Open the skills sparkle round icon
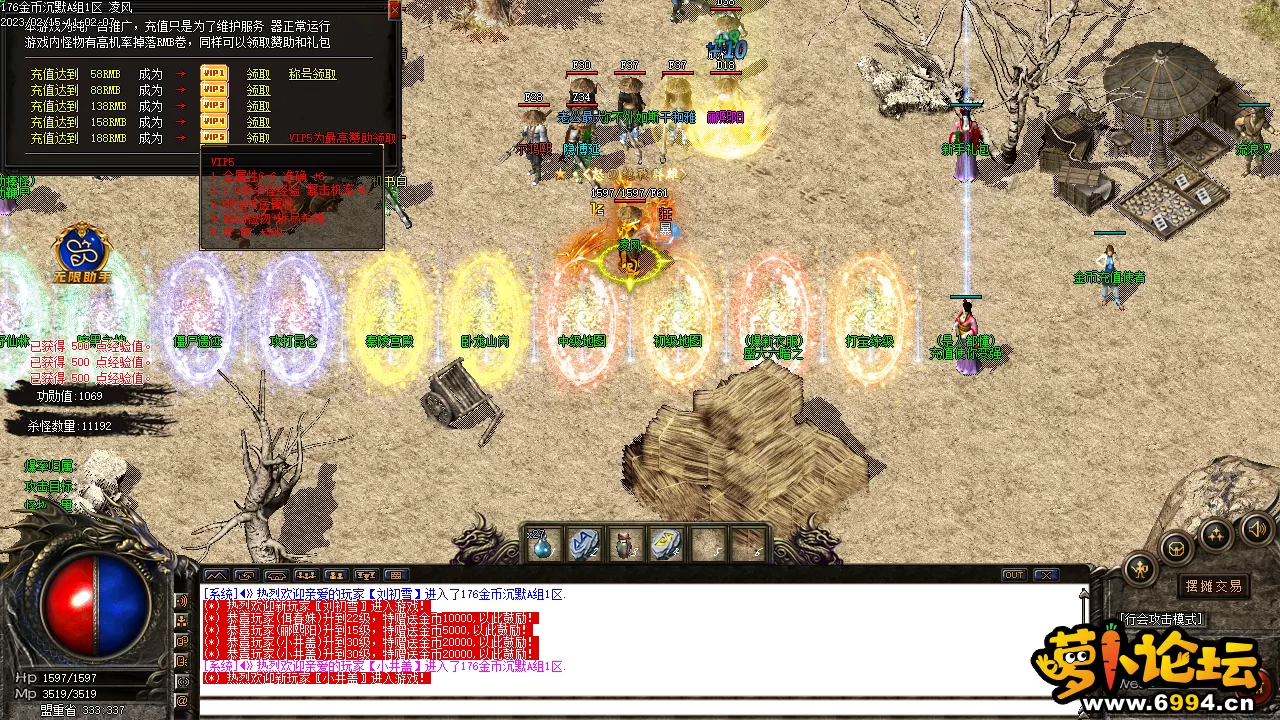This screenshot has height=720, width=1280. tap(1216, 534)
